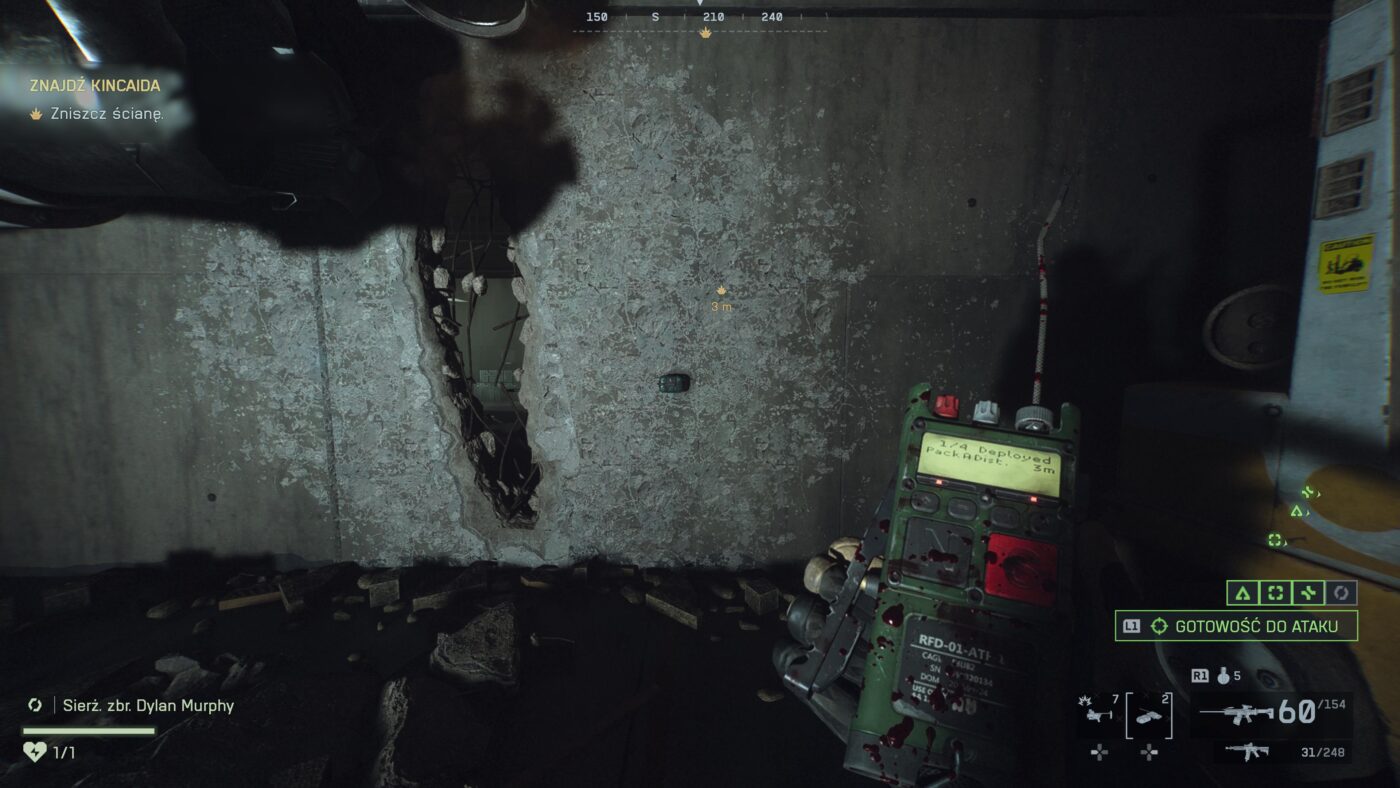
Task: Click the compass bar objective marker
Action: point(706,33)
